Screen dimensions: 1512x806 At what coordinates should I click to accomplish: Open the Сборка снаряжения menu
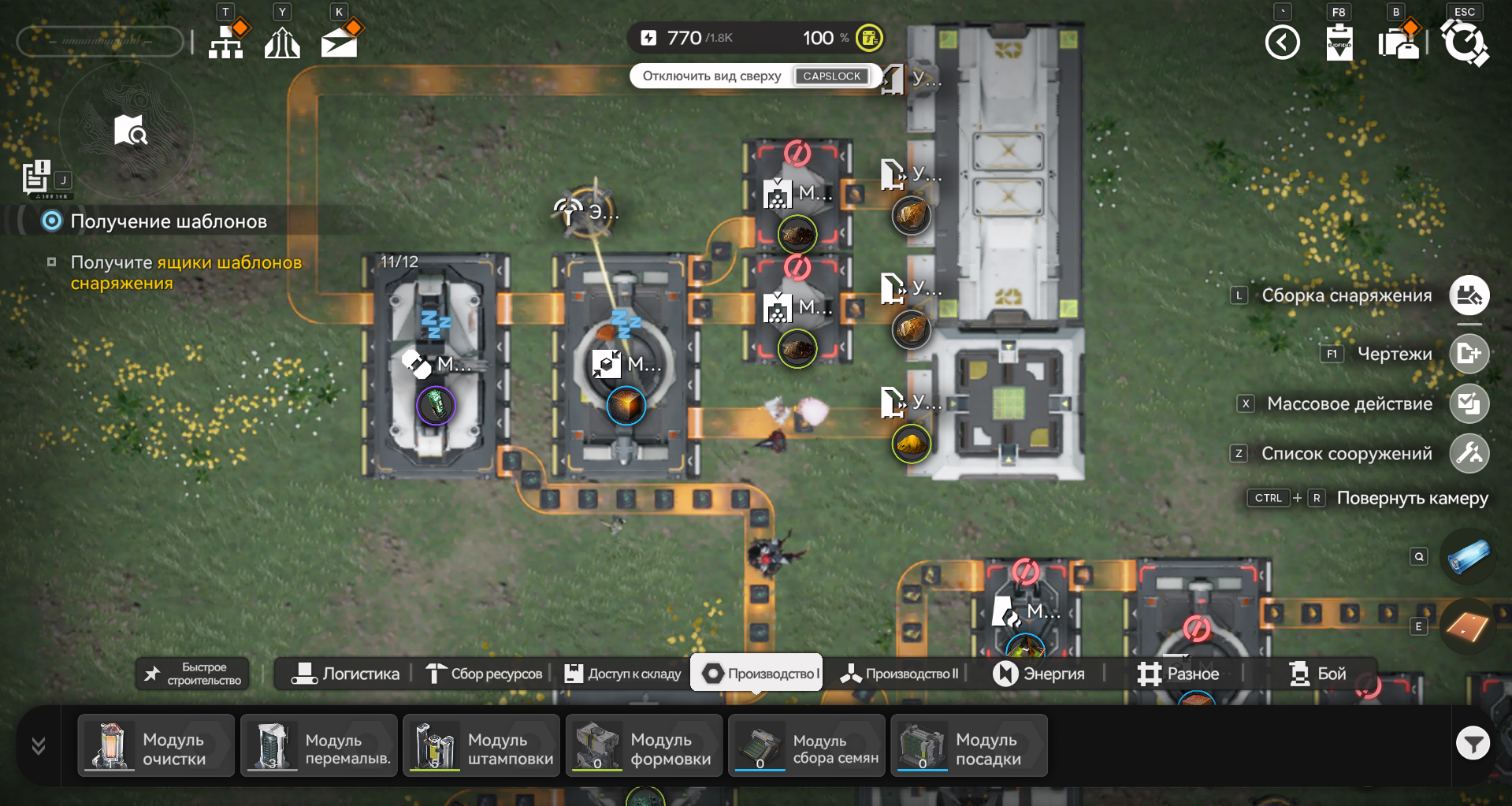(1469, 295)
